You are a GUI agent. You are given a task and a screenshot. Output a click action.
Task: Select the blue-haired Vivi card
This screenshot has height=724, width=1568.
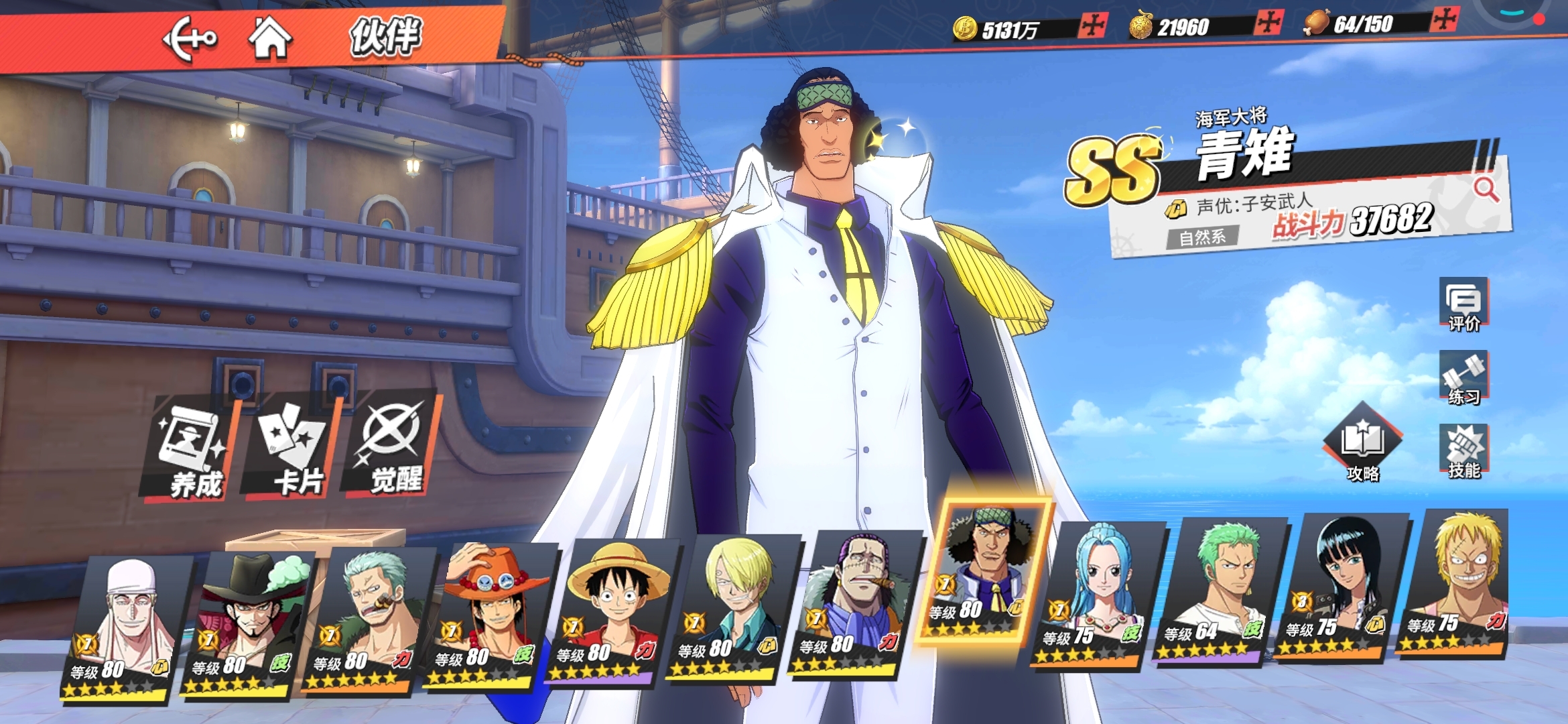tap(1096, 593)
